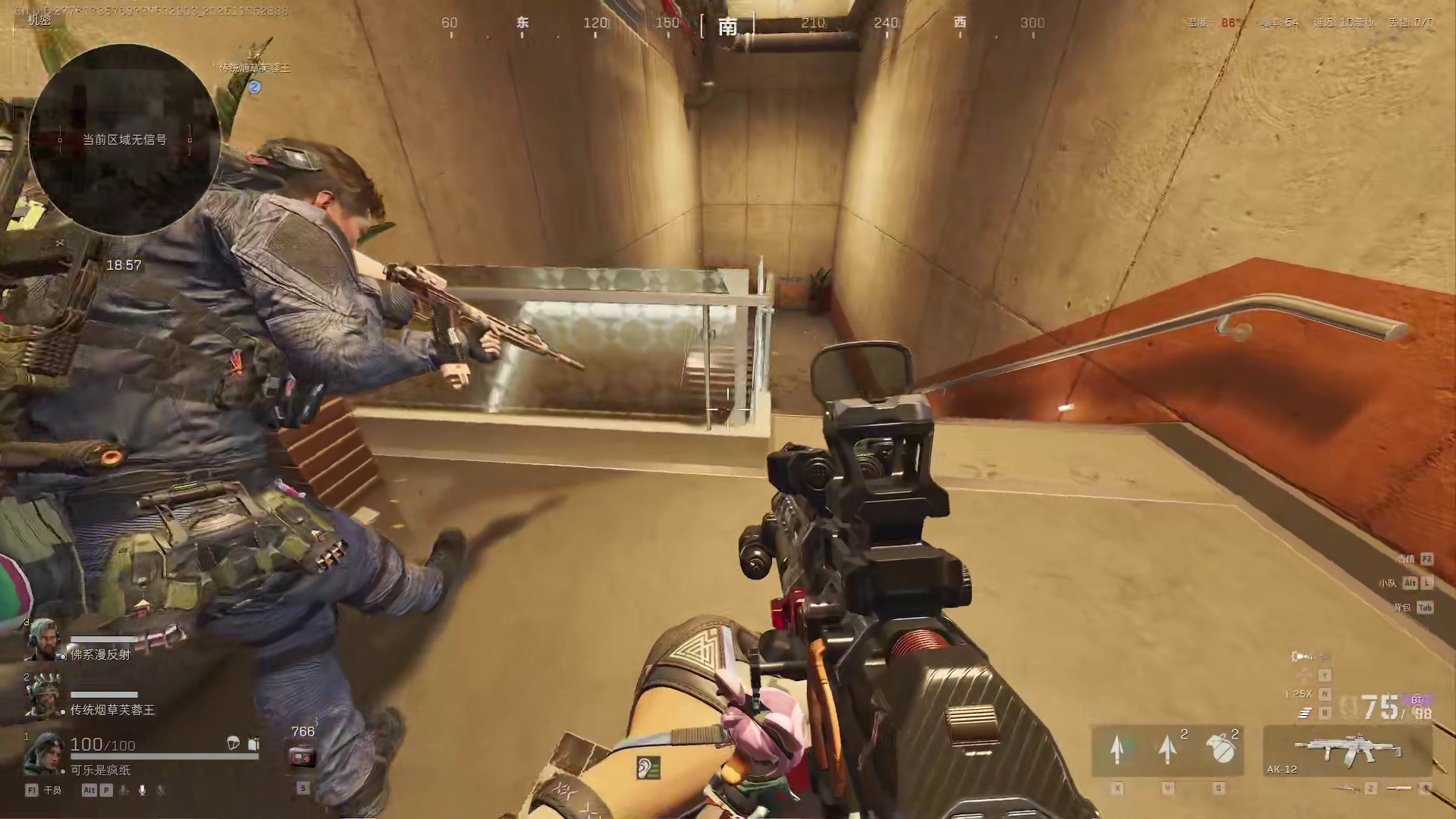1456x819 pixels.
Task: Use the red device item slot
Action: [x=302, y=756]
